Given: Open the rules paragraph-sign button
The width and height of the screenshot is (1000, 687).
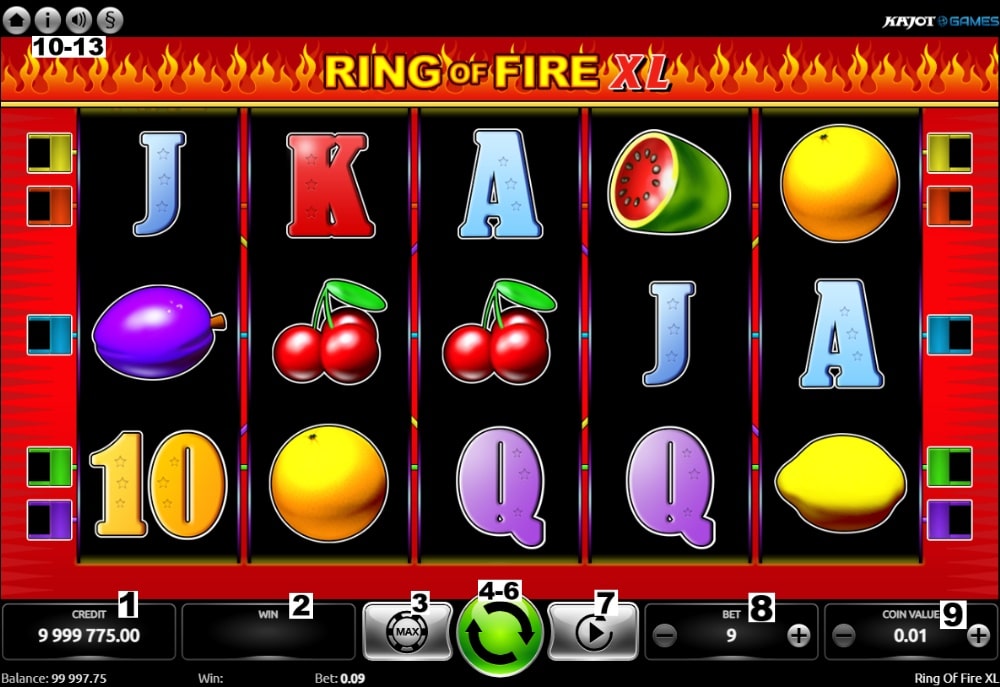Looking at the screenshot, I should tap(109, 18).
